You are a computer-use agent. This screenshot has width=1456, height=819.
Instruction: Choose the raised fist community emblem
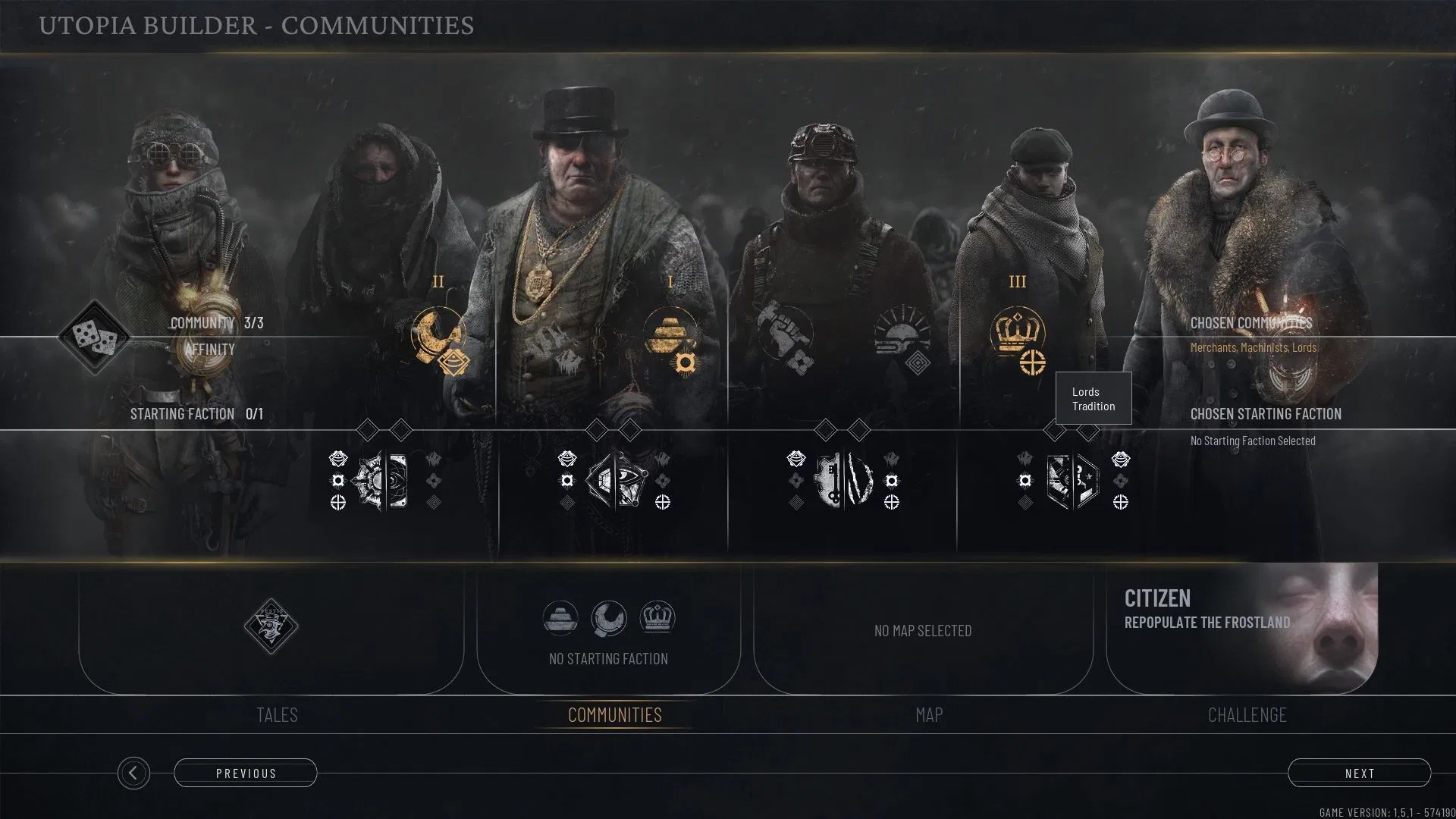785,331
